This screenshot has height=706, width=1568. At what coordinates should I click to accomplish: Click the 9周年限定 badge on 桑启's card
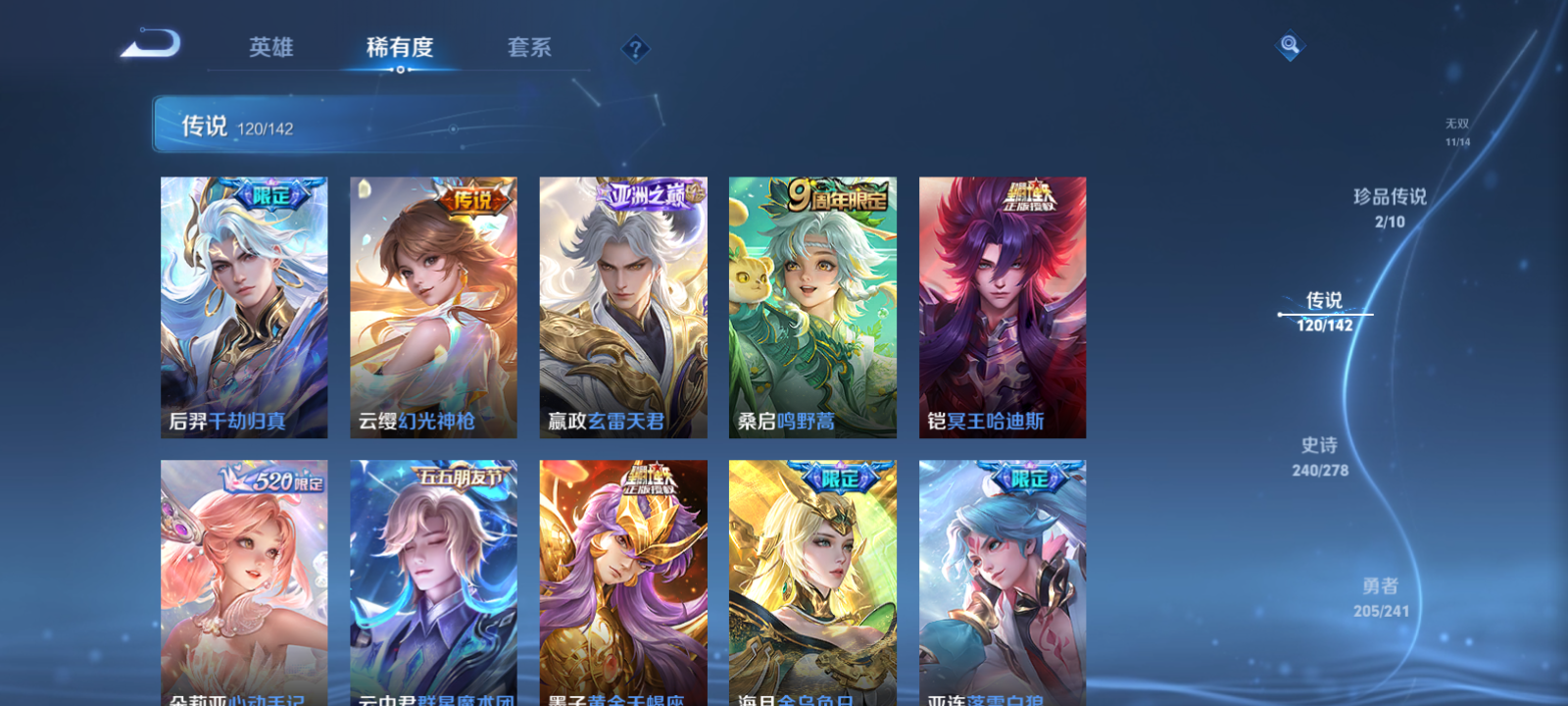pos(834,193)
